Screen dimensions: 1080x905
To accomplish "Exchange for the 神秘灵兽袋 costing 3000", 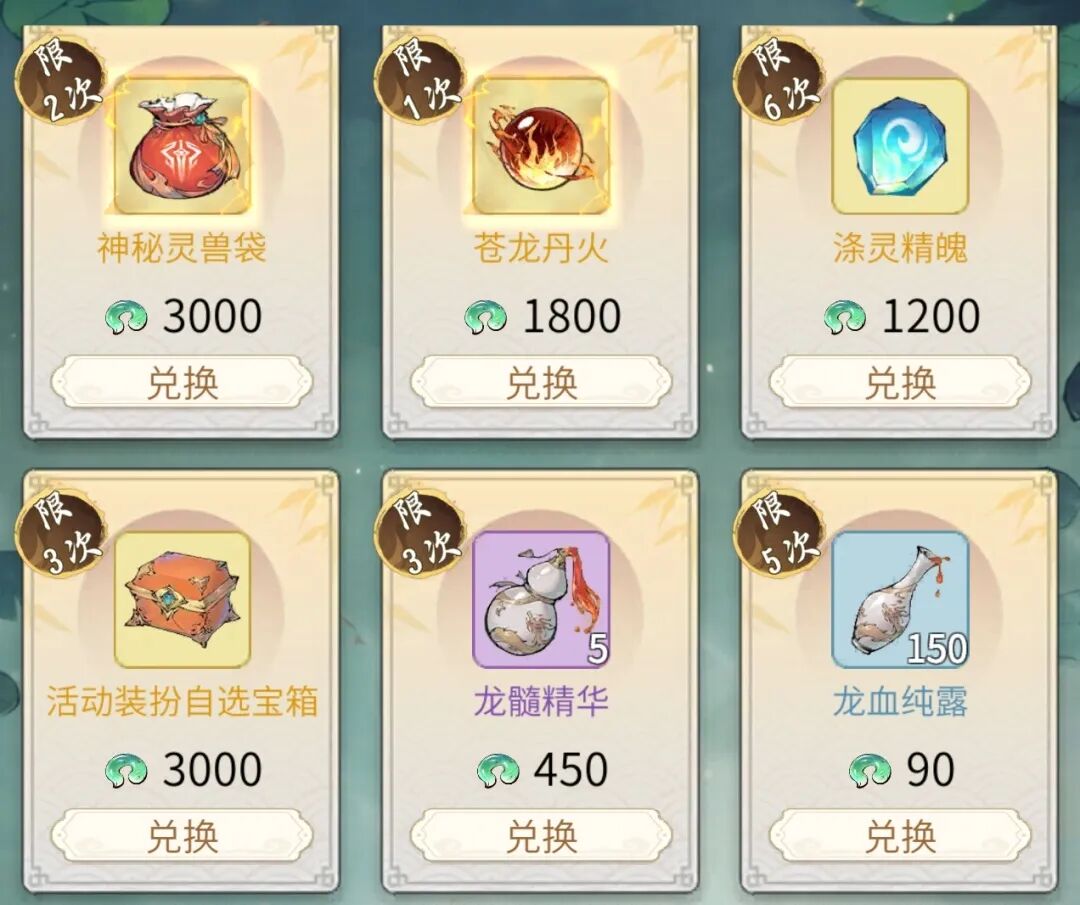I will click(x=182, y=382).
